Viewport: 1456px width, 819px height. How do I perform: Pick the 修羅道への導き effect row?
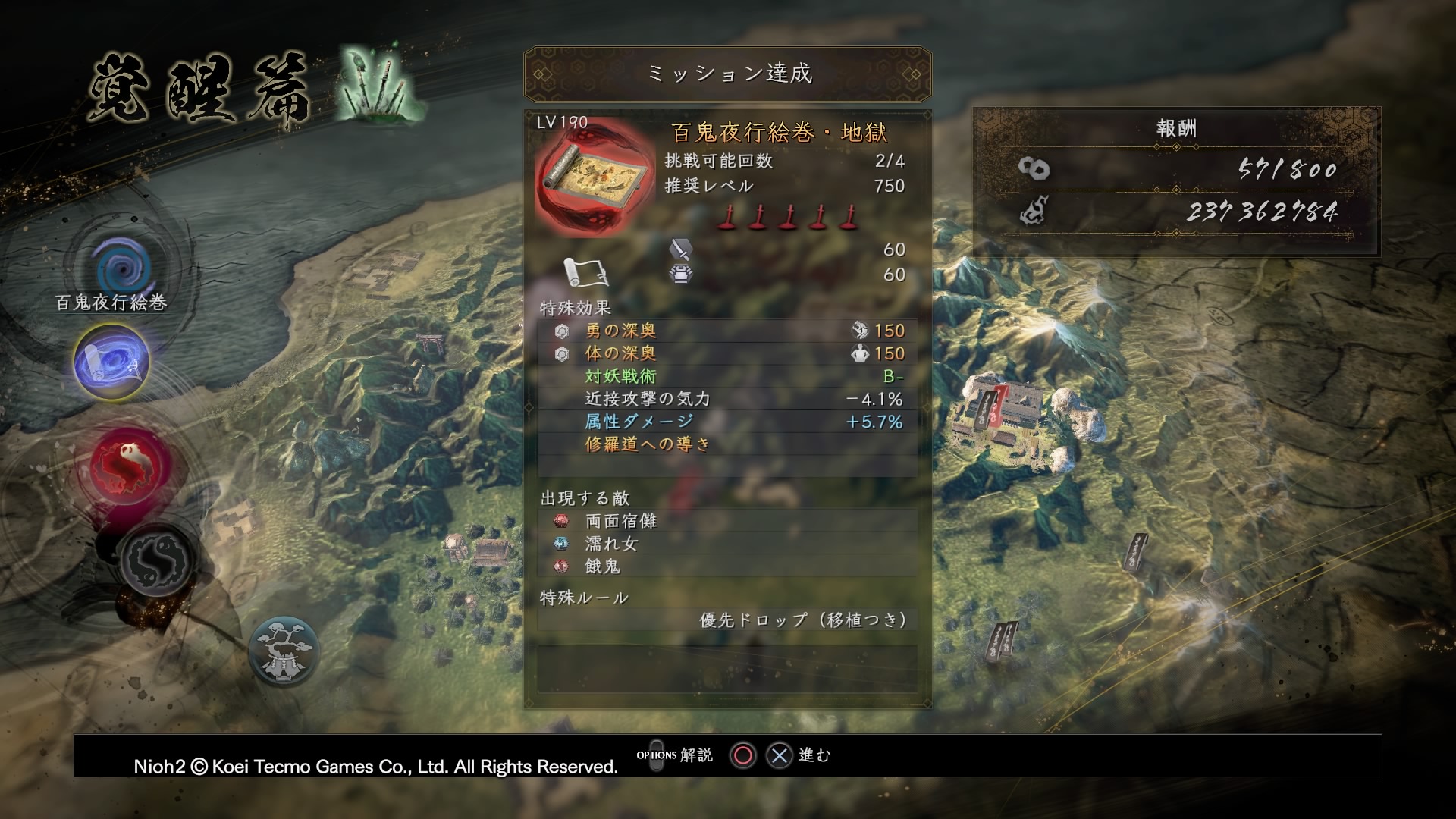click(x=726, y=444)
